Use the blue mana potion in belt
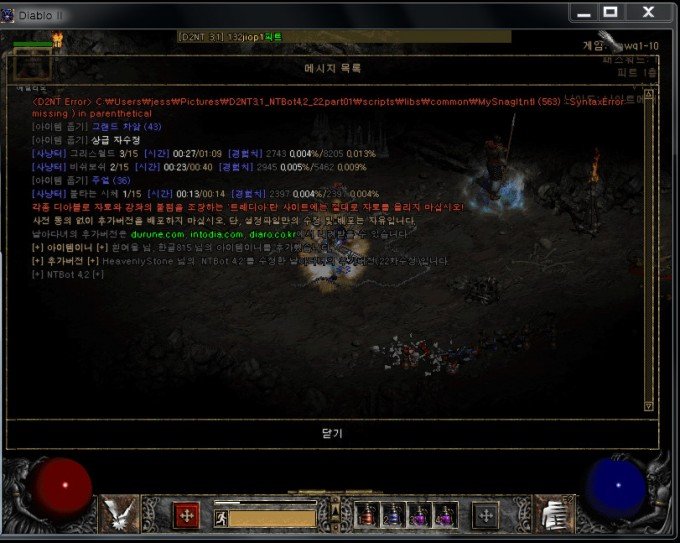The height and width of the screenshot is (543, 680). pyautogui.click(x=395, y=516)
